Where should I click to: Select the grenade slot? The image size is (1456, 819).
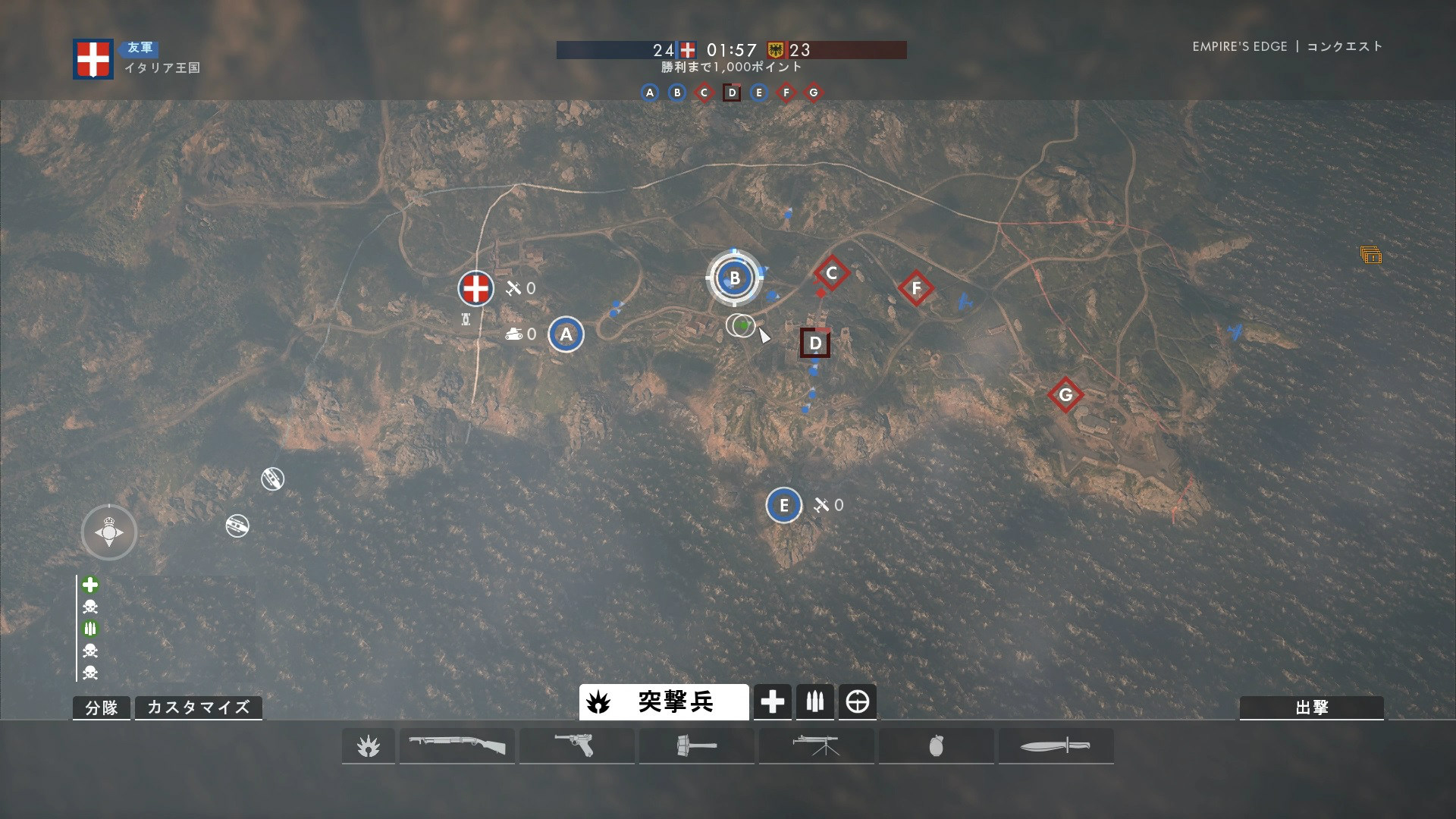point(936,746)
